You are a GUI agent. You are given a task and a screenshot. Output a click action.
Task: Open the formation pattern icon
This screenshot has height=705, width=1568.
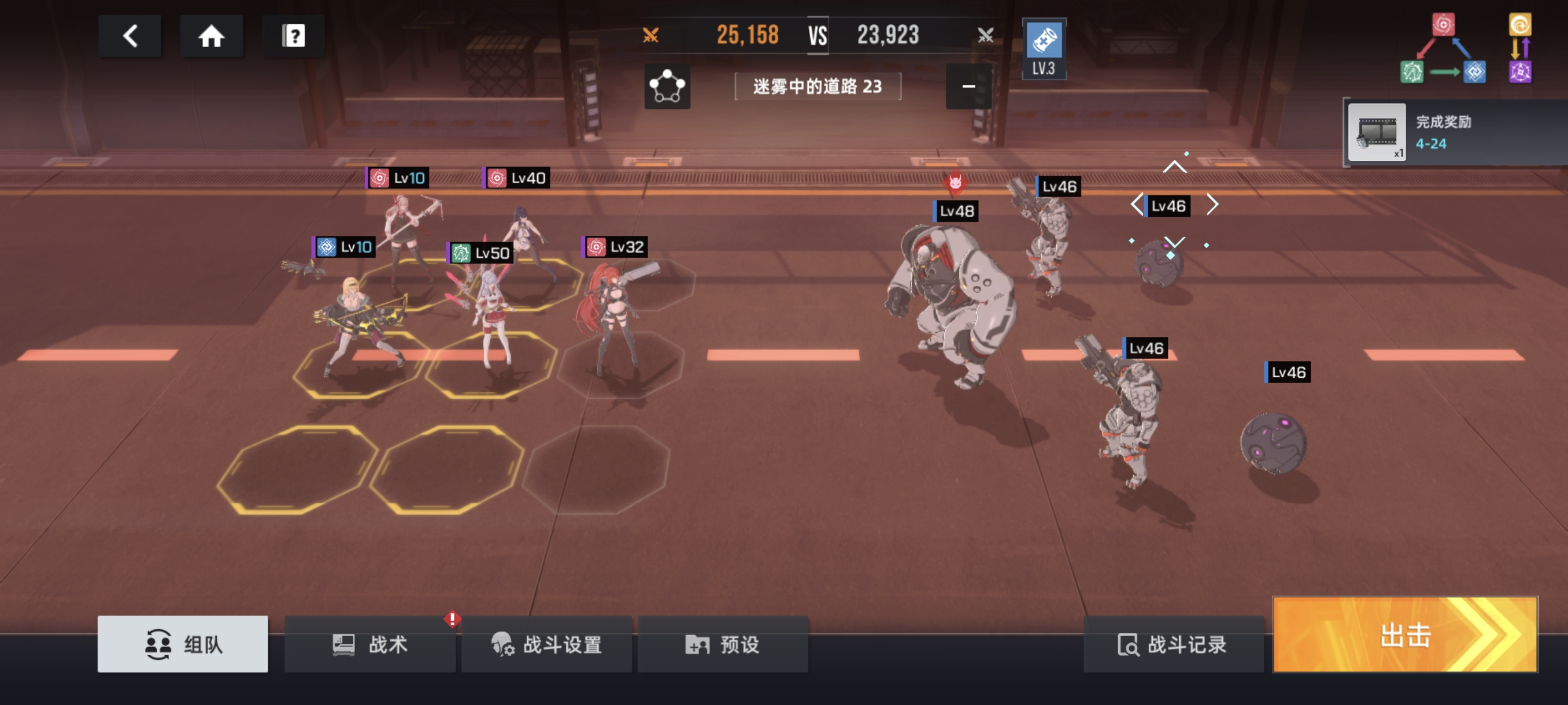(667, 86)
